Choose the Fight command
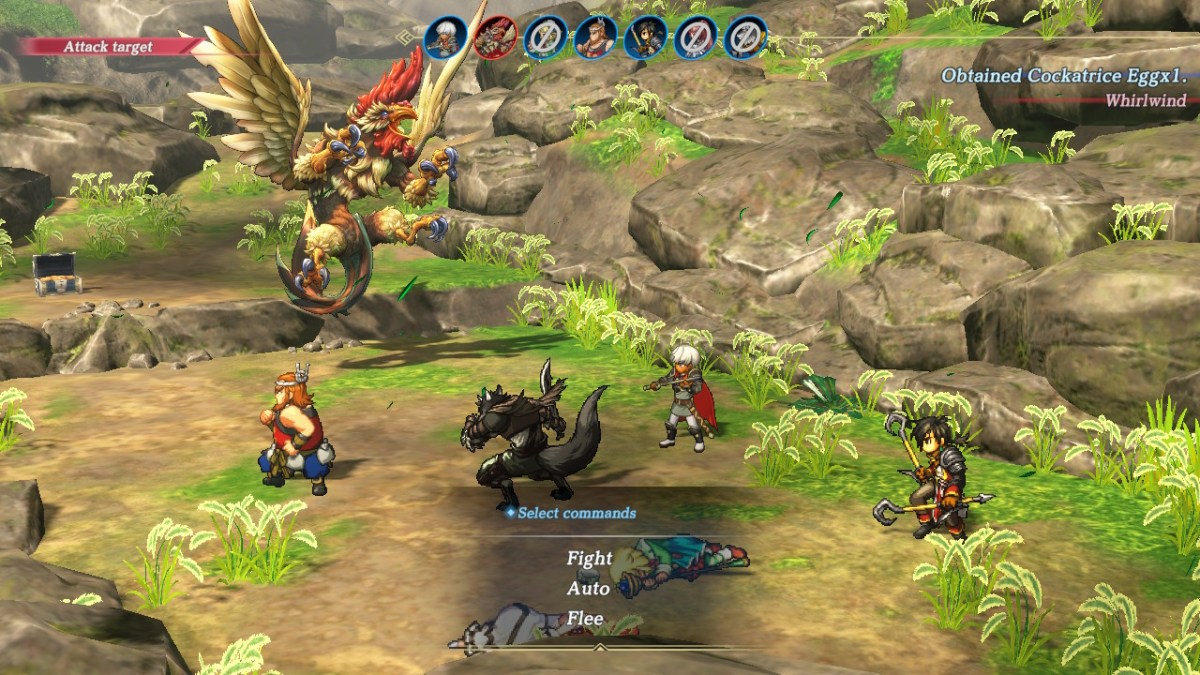 [x=588, y=558]
